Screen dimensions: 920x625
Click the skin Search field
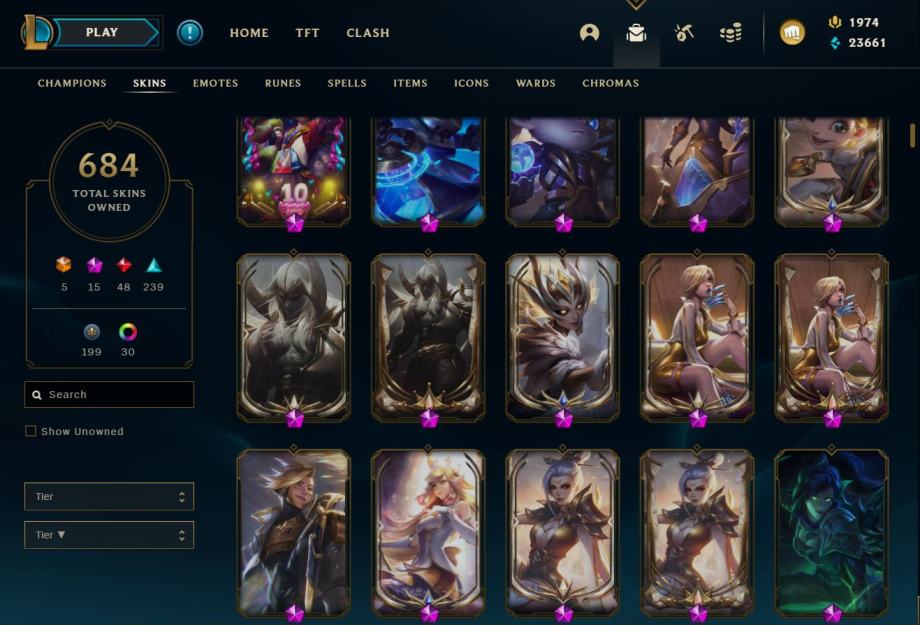109,394
